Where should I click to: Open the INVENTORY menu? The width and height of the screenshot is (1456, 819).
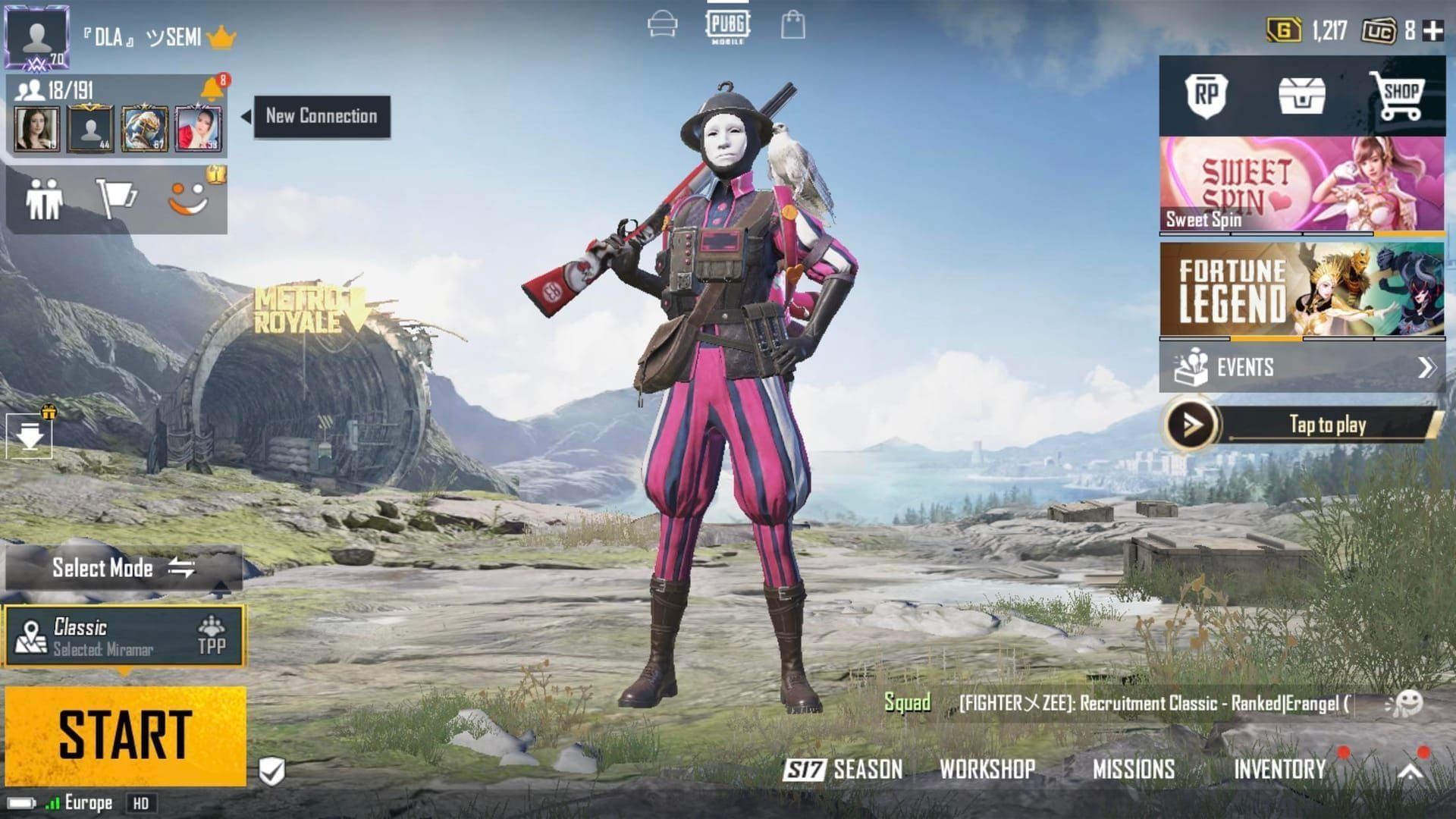tap(1279, 770)
